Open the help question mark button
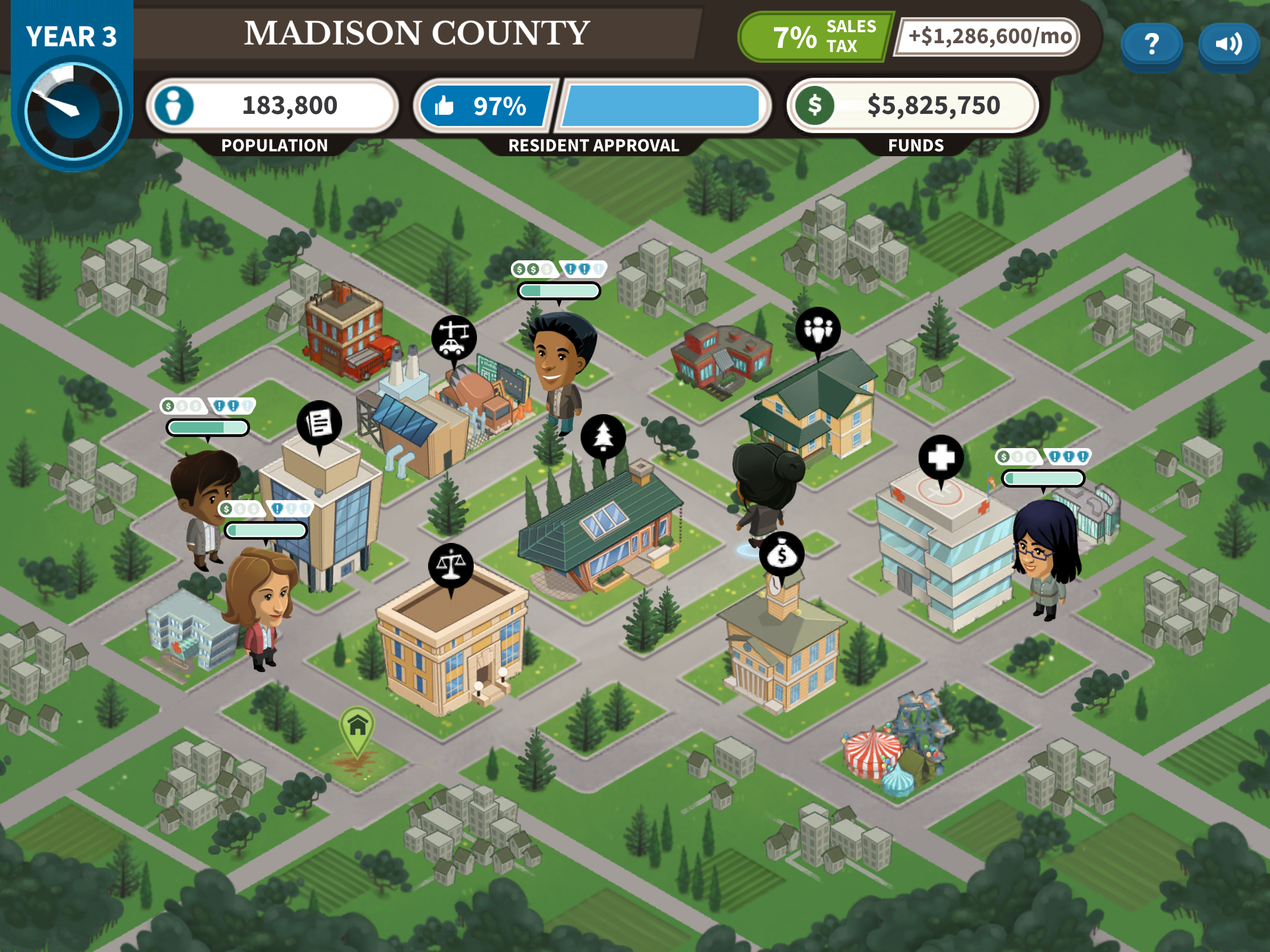The image size is (1270, 952). 1151,45
